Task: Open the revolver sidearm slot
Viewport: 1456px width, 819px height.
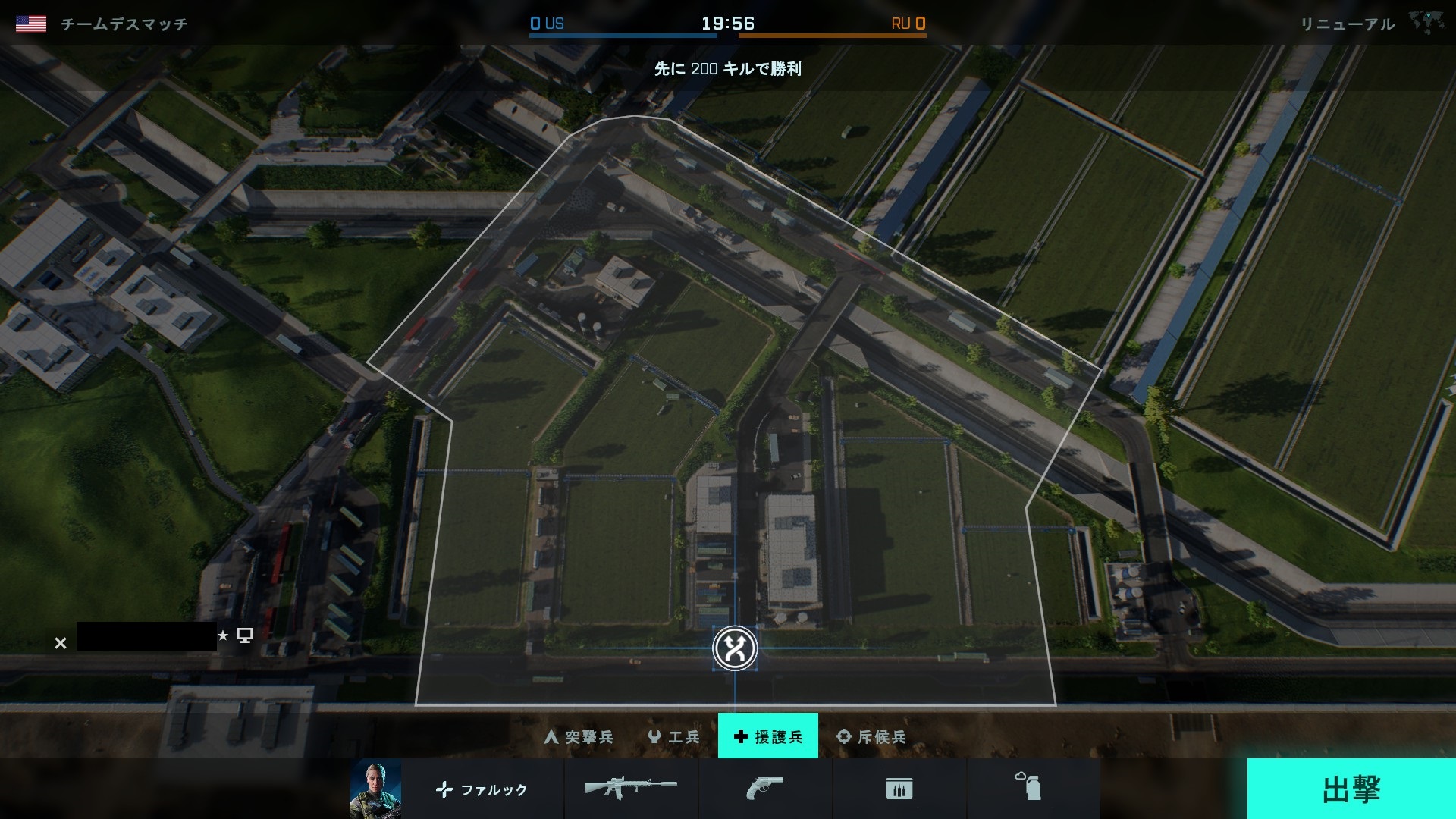Action: (x=764, y=789)
